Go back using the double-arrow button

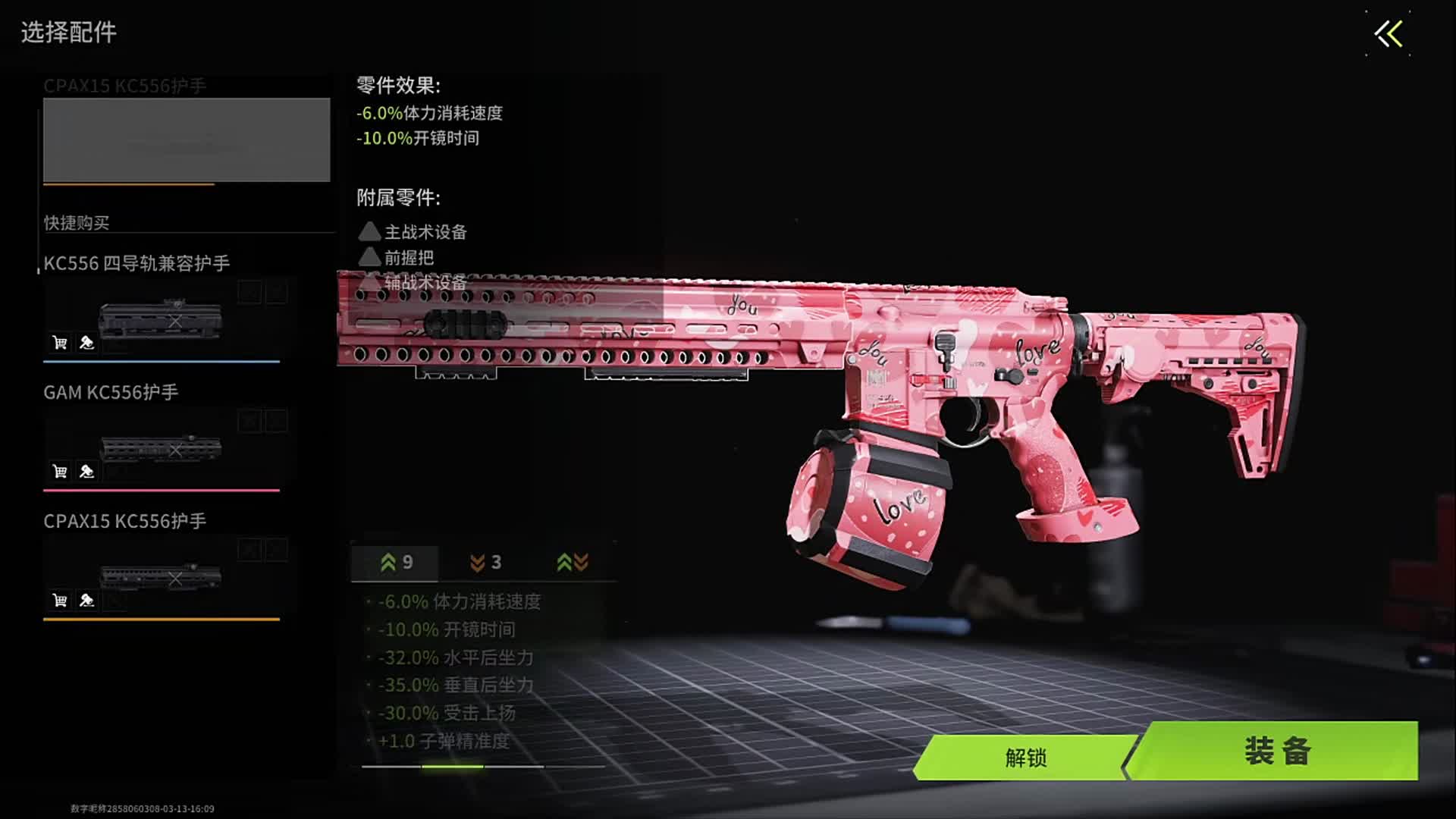pyautogui.click(x=1389, y=34)
